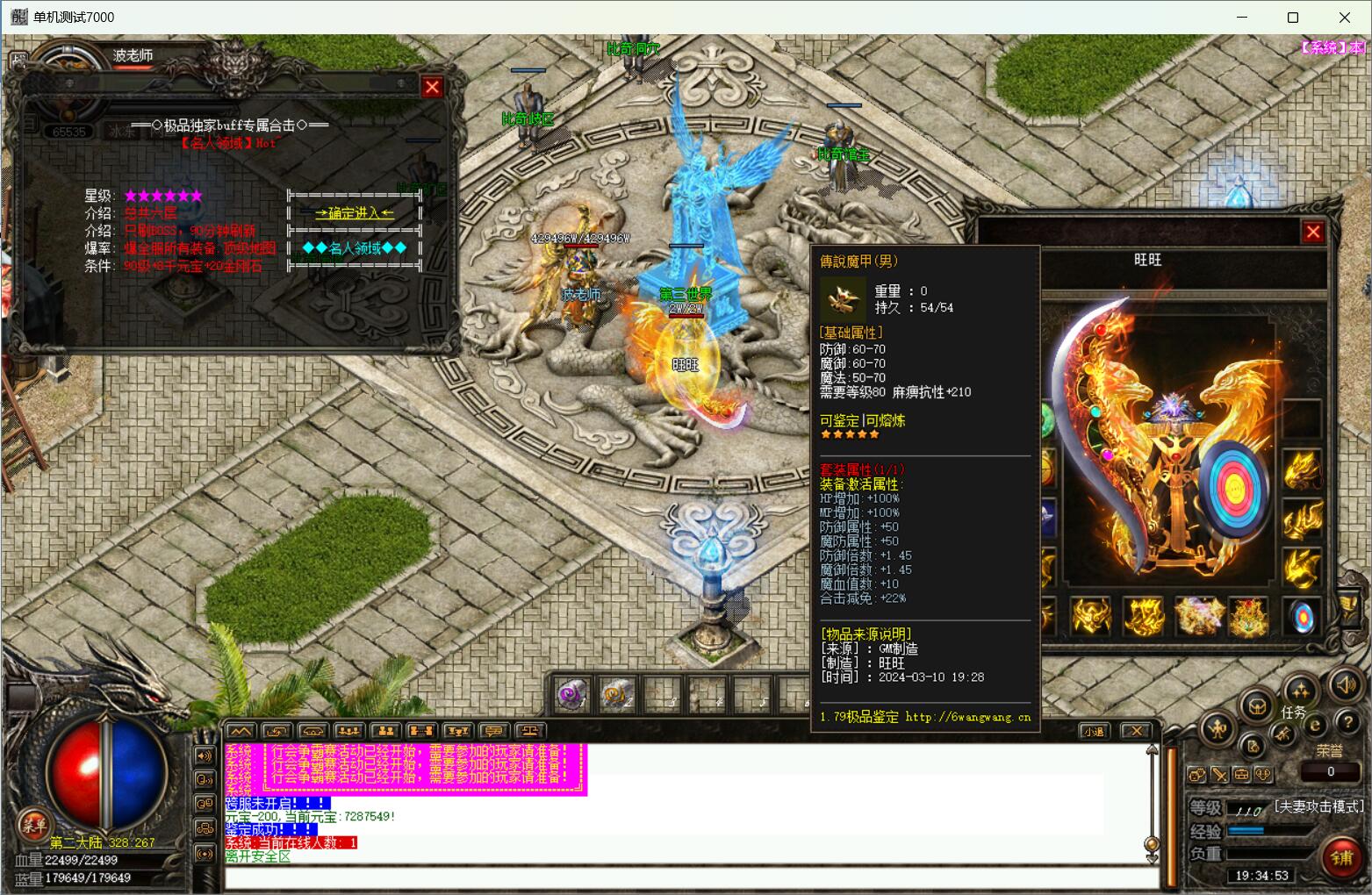1372x895 pixels.
Task: Select the archery target shield equipment slot
Action: coord(1303,617)
